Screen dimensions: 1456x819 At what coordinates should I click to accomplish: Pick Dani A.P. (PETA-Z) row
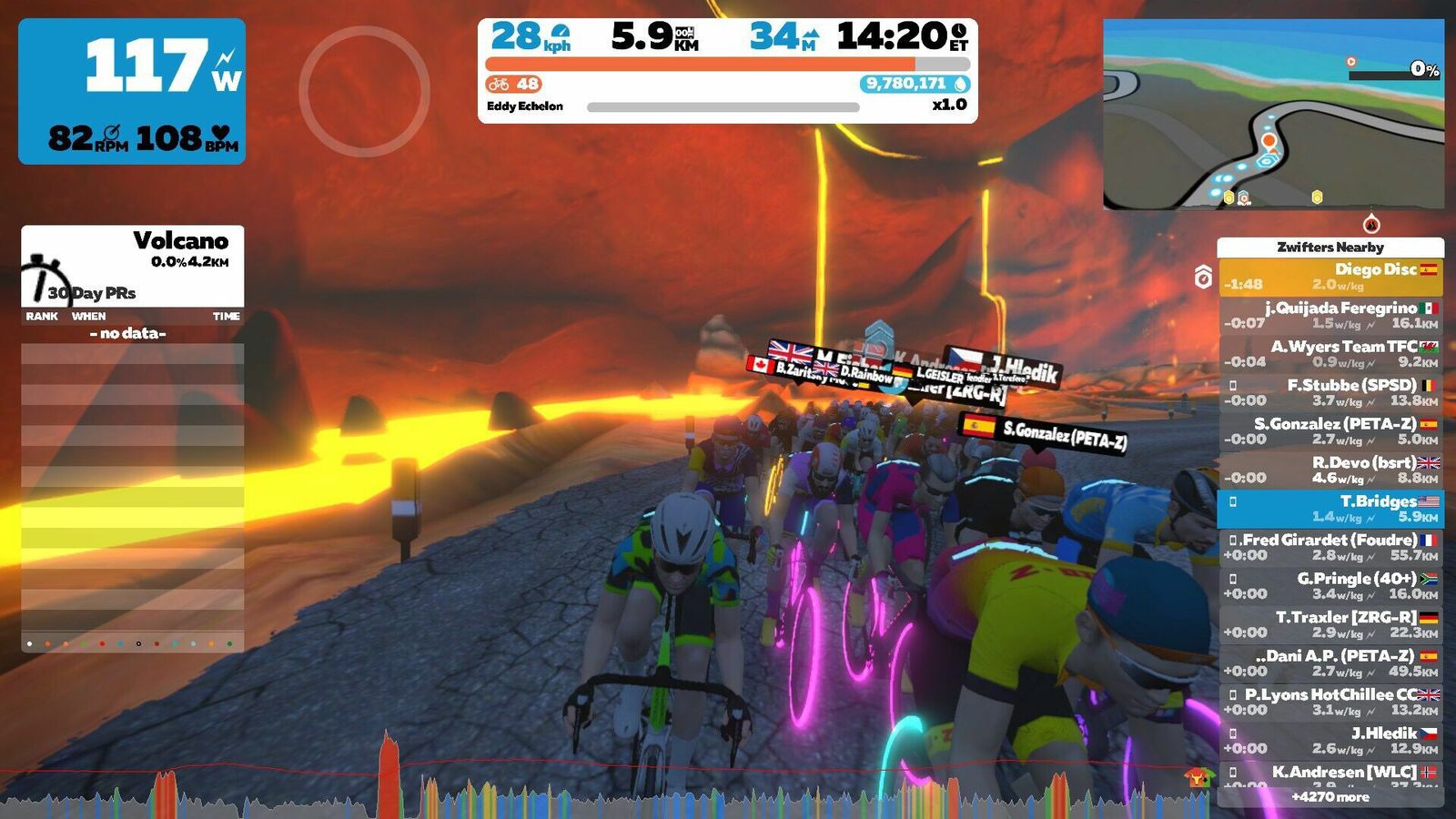click(x=1330, y=663)
